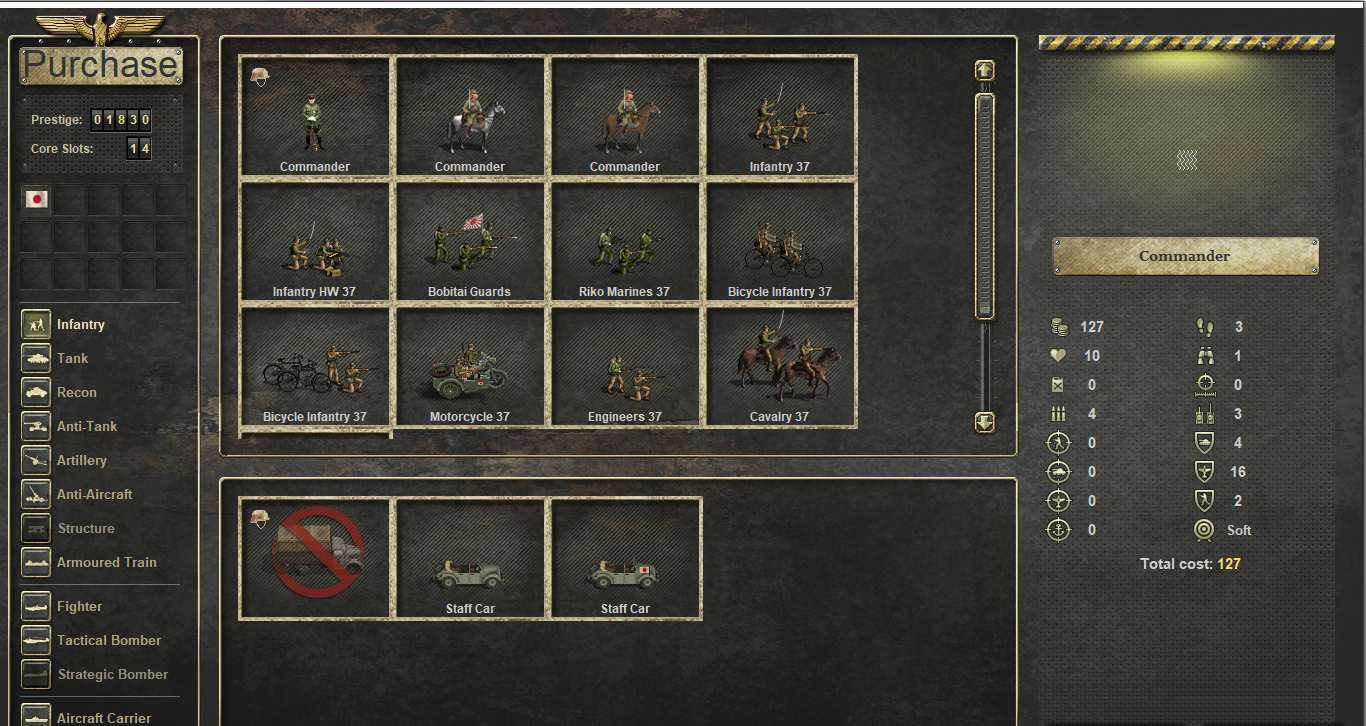The width and height of the screenshot is (1366, 726).
Task: Select the Cavalry 37 unit tile
Action: (x=780, y=367)
